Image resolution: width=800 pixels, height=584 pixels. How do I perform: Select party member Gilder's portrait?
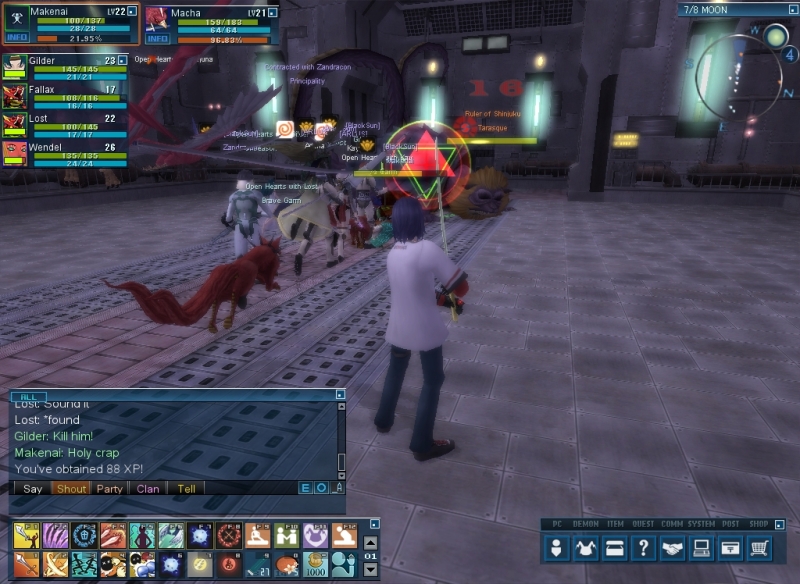pyautogui.click(x=14, y=67)
